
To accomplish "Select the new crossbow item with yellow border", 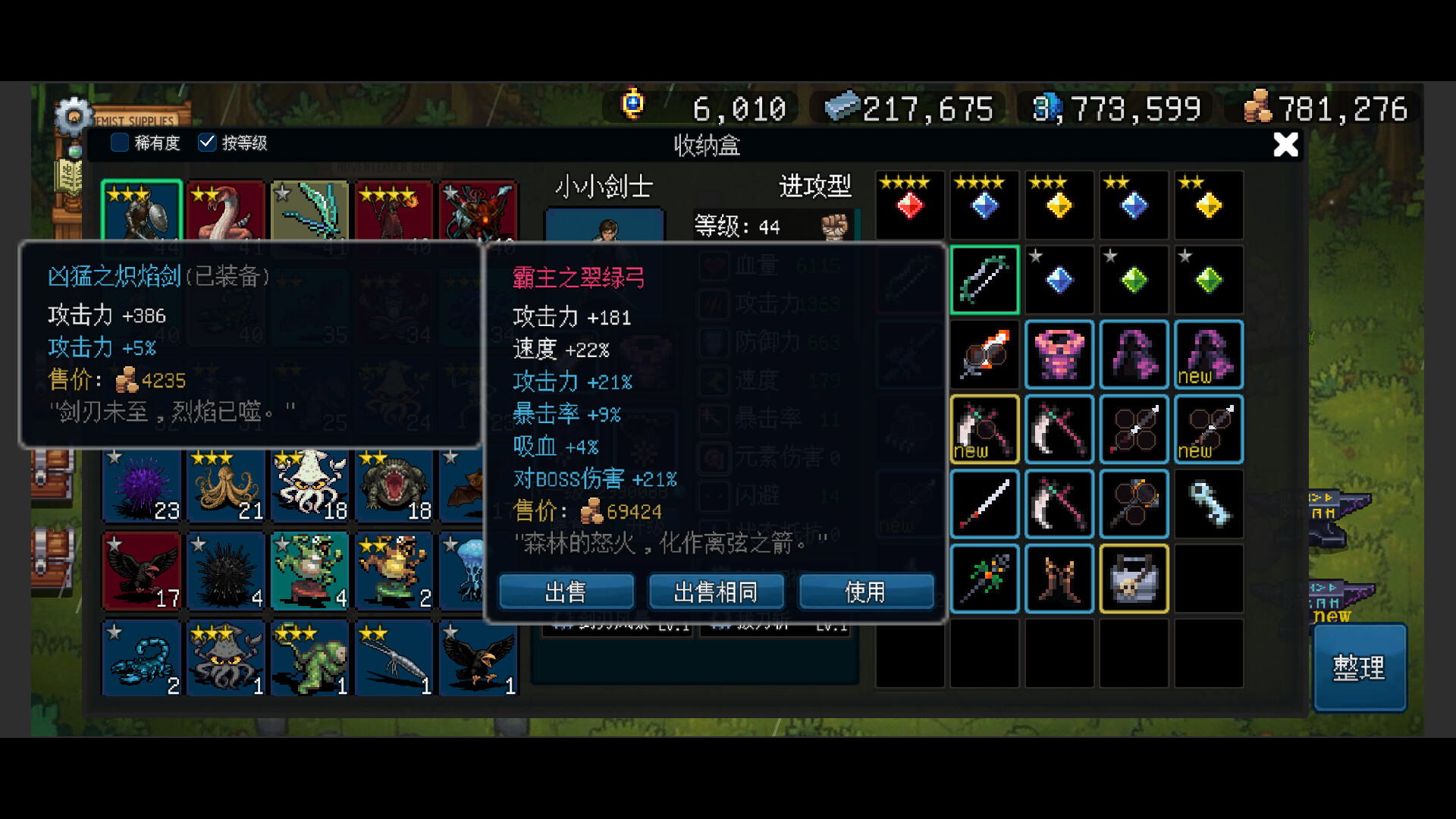I will coord(984,430).
